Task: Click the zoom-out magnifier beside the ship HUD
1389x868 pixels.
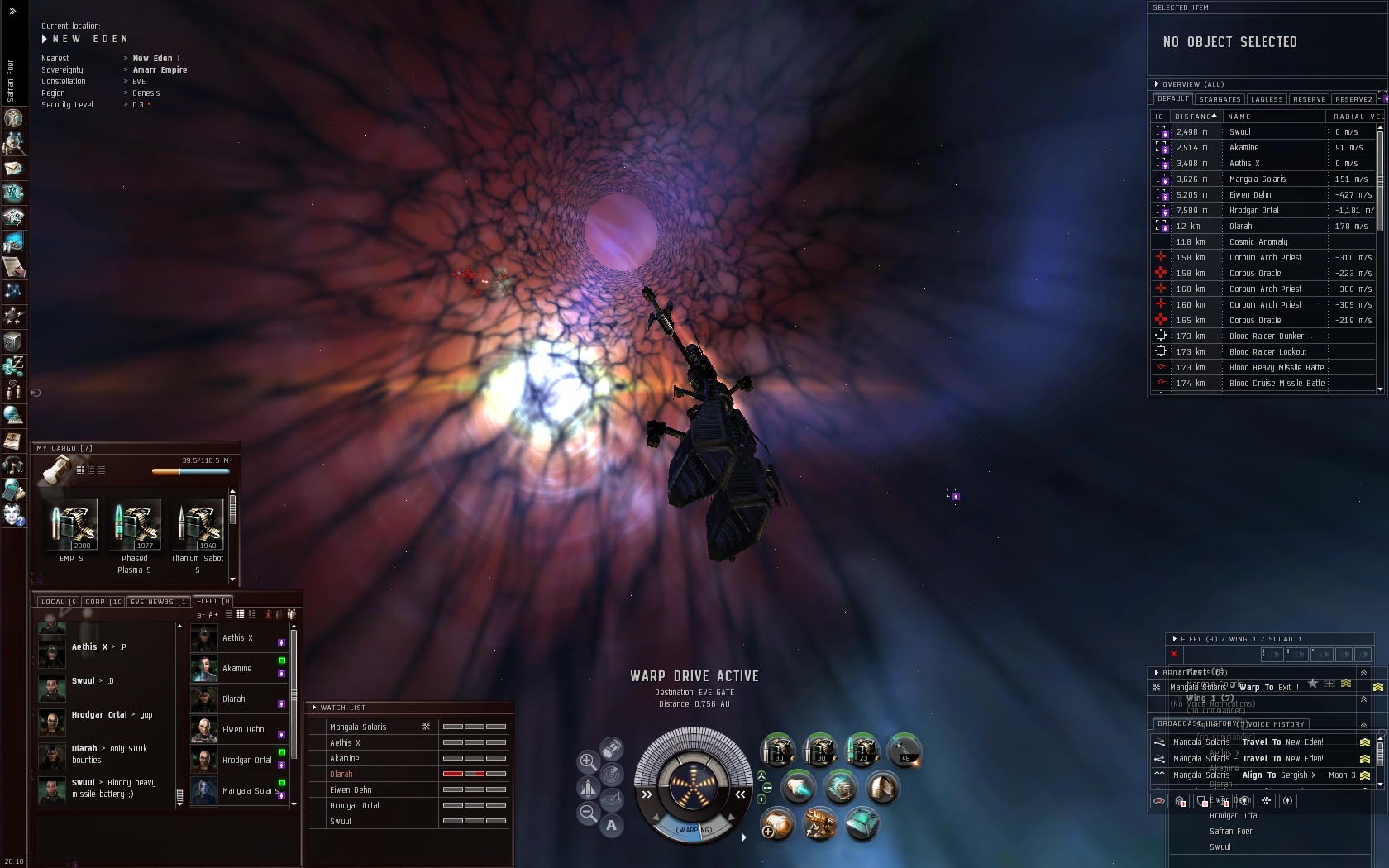Action: click(x=588, y=813)
